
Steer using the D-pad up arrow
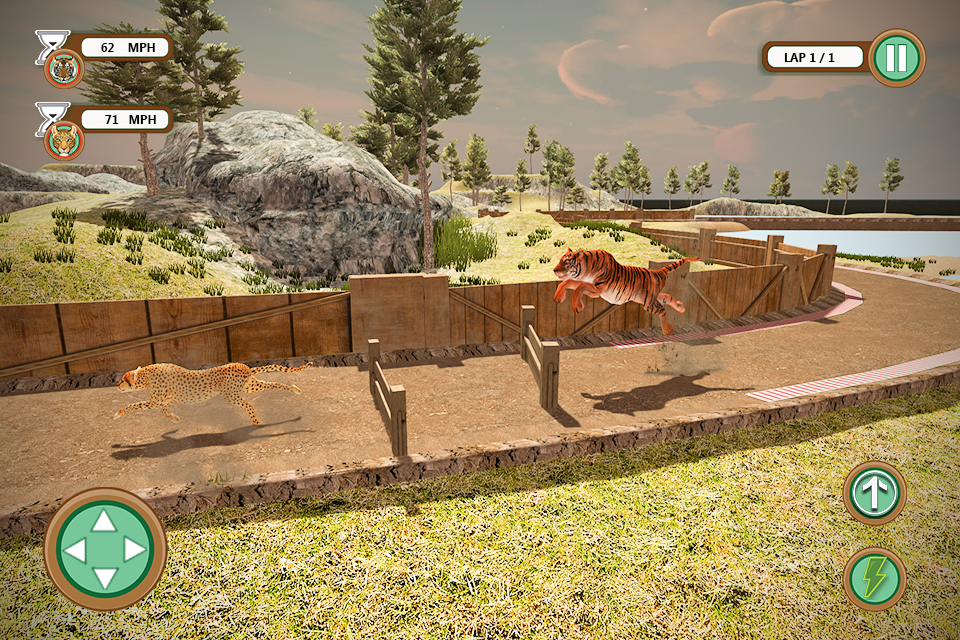pyautogui.click(x=105, y=520)
